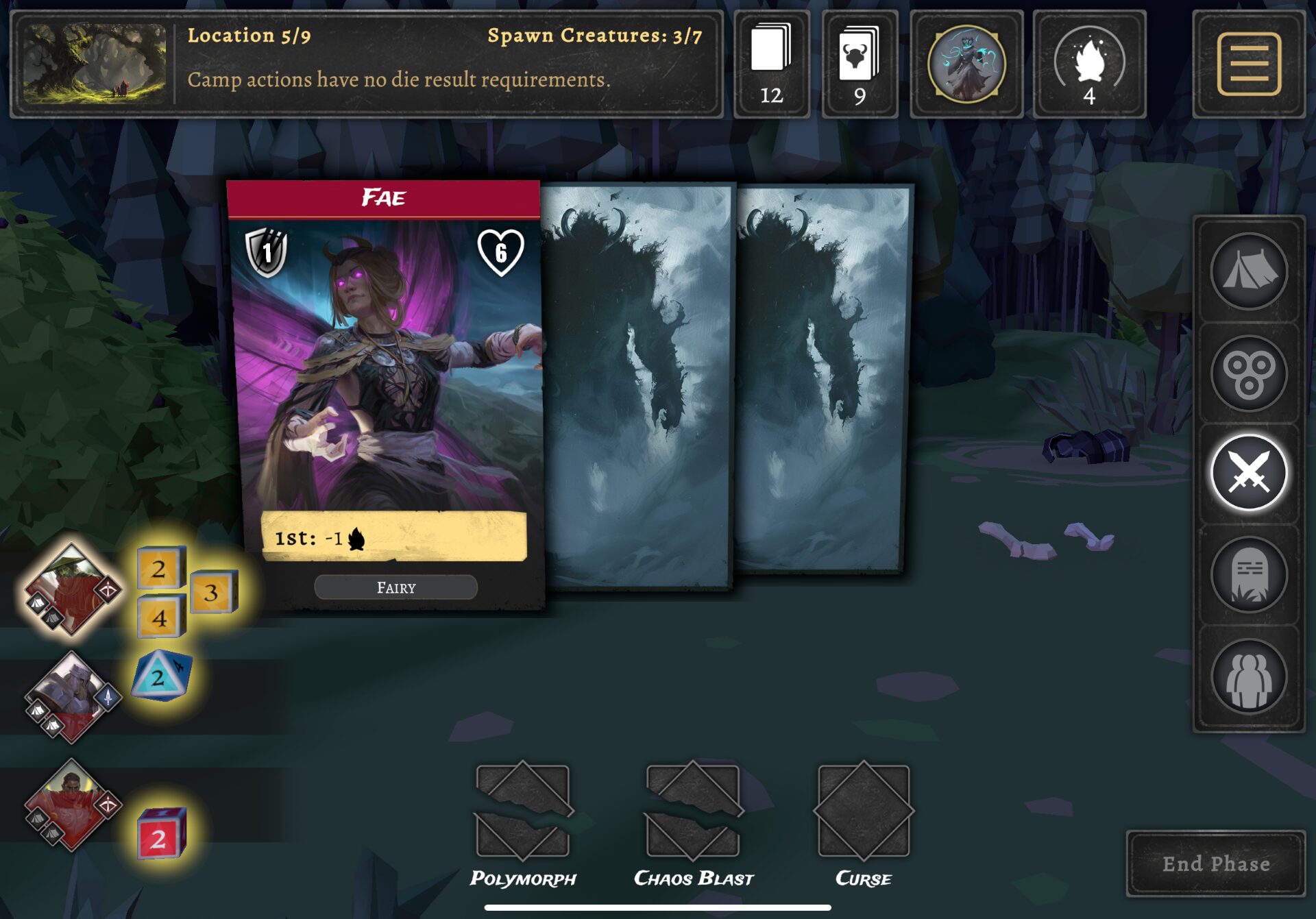Choose the Curse ability
The height and width of the screenshot is (919, 1316).
tap(863, 812)
